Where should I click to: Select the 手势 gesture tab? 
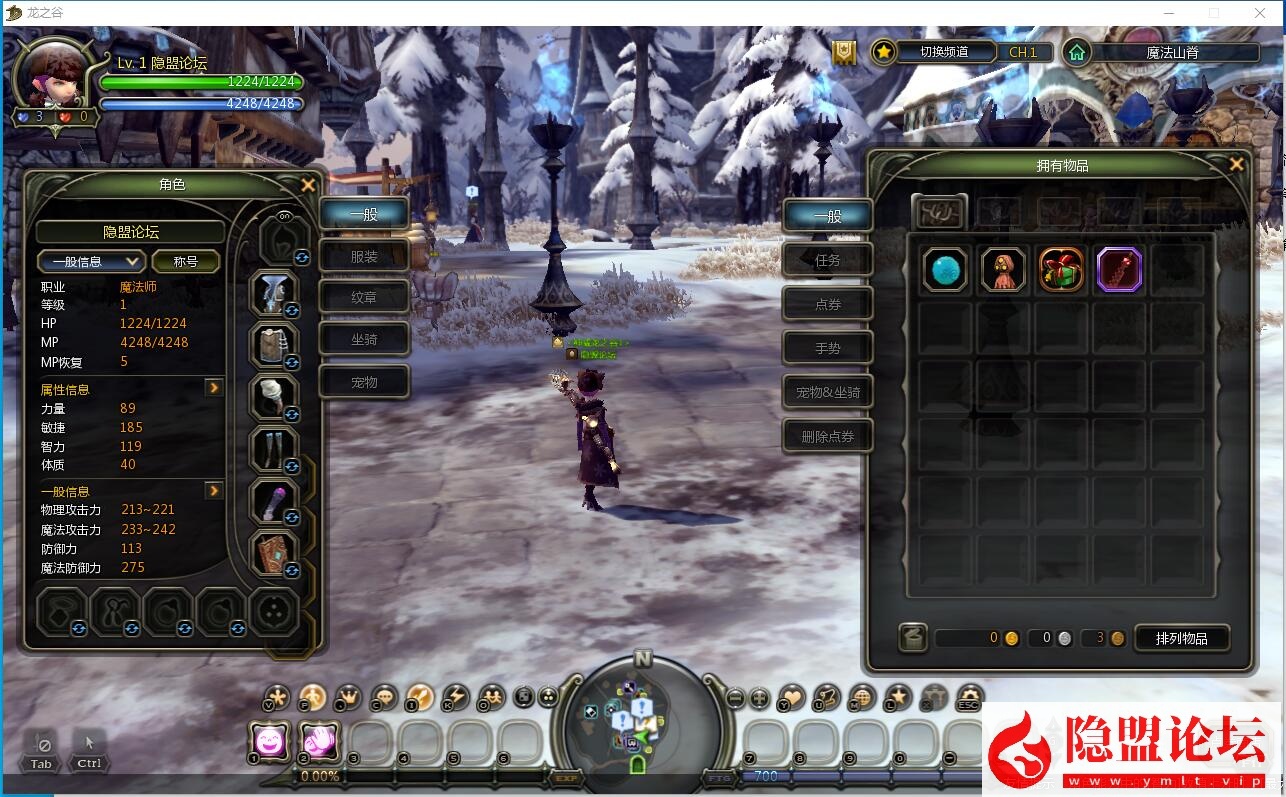pos(828,348)
